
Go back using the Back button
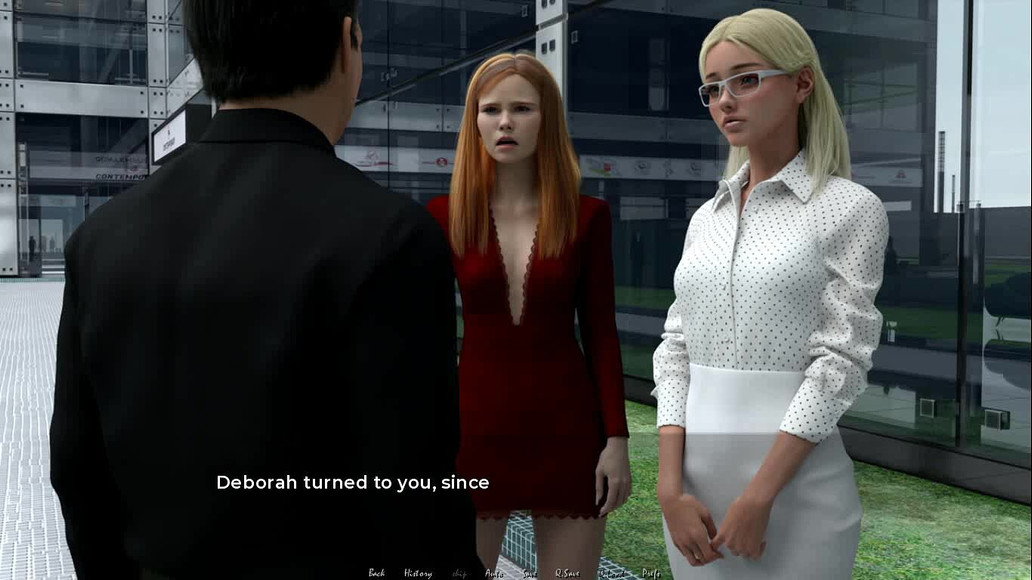[x=376, y=573]
